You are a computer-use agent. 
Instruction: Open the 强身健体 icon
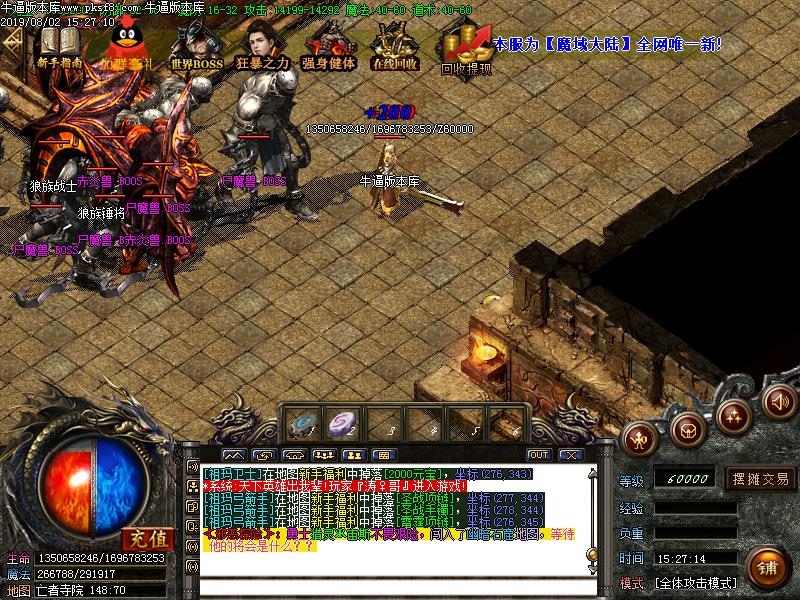click(329, 46)
